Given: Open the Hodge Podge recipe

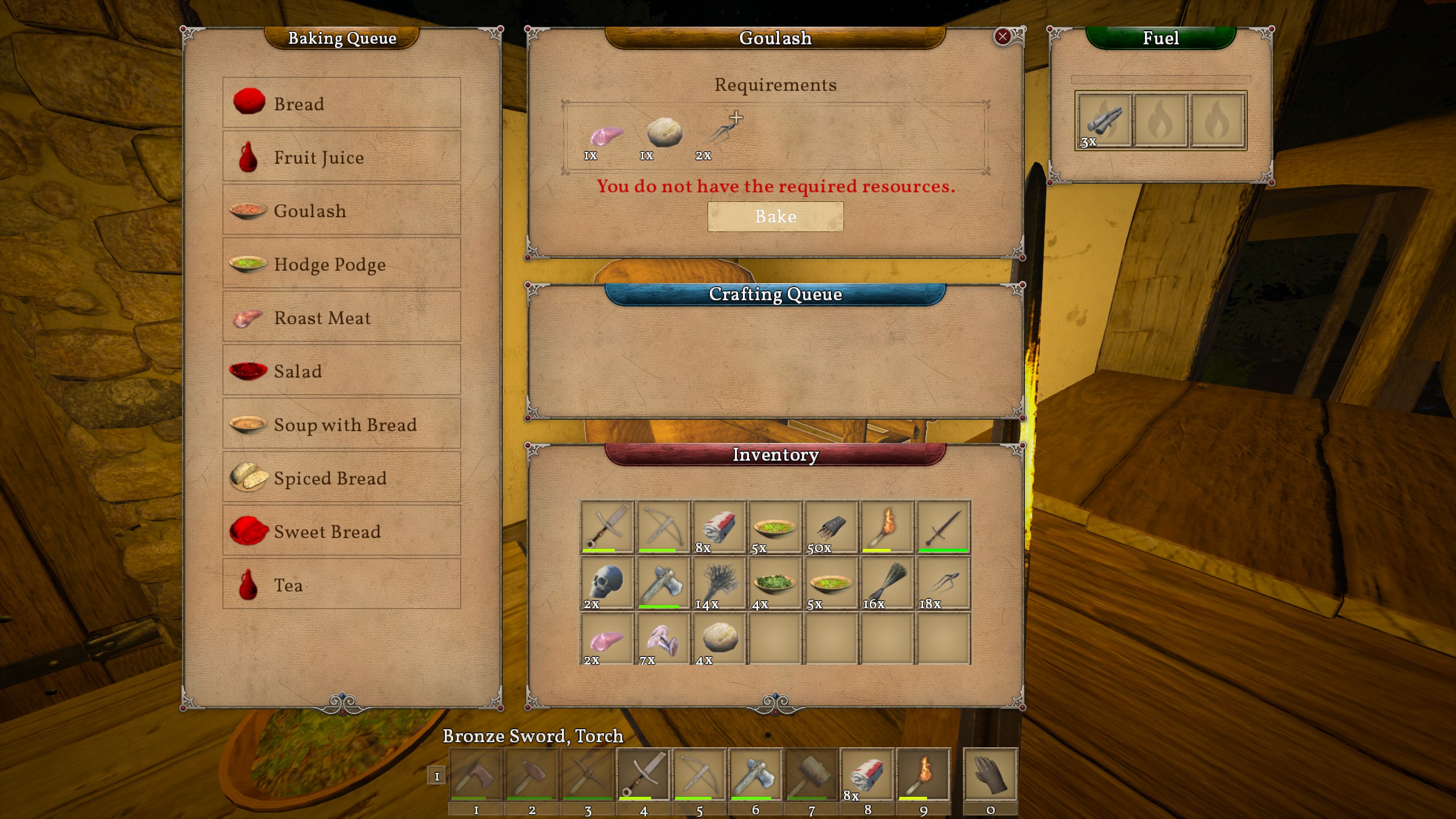Looking at the screenshot, I should [341, 263].
